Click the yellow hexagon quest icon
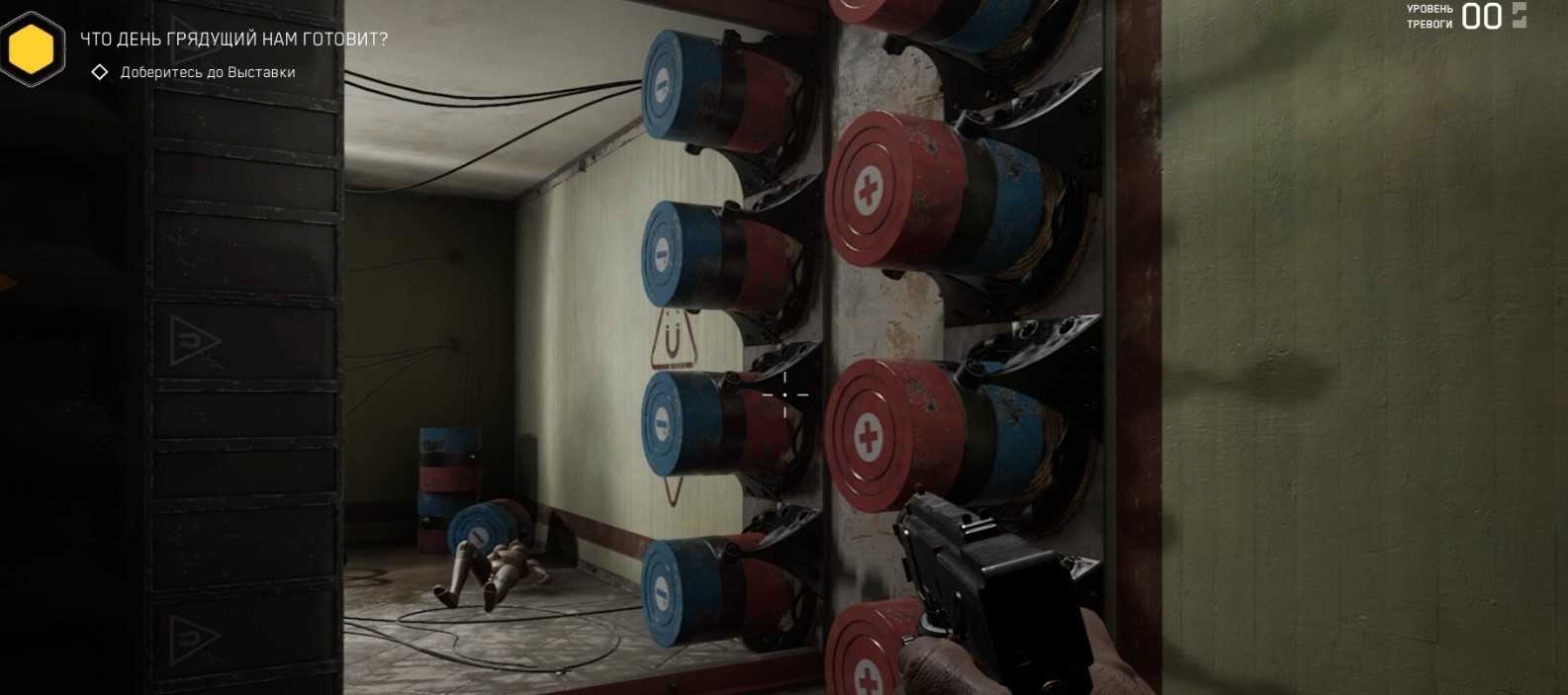 coord(32,48)
